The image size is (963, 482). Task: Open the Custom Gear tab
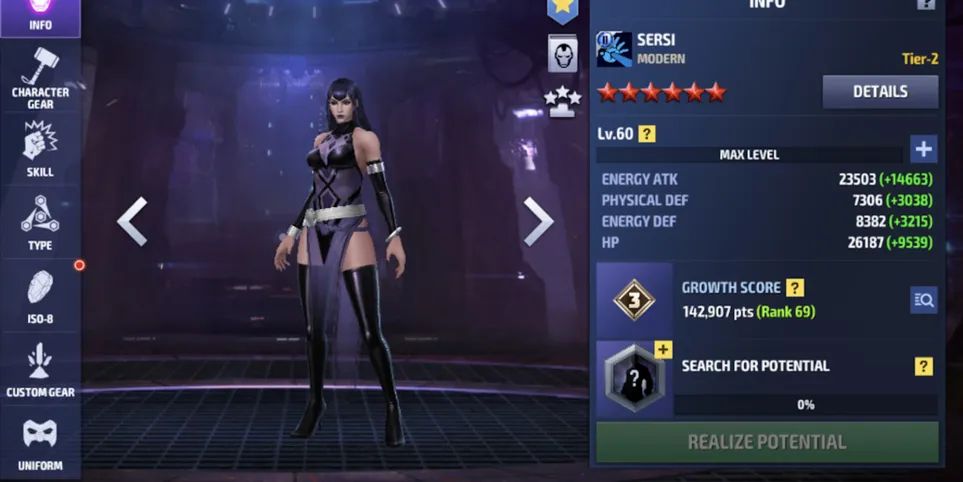[x=40, y=370]
